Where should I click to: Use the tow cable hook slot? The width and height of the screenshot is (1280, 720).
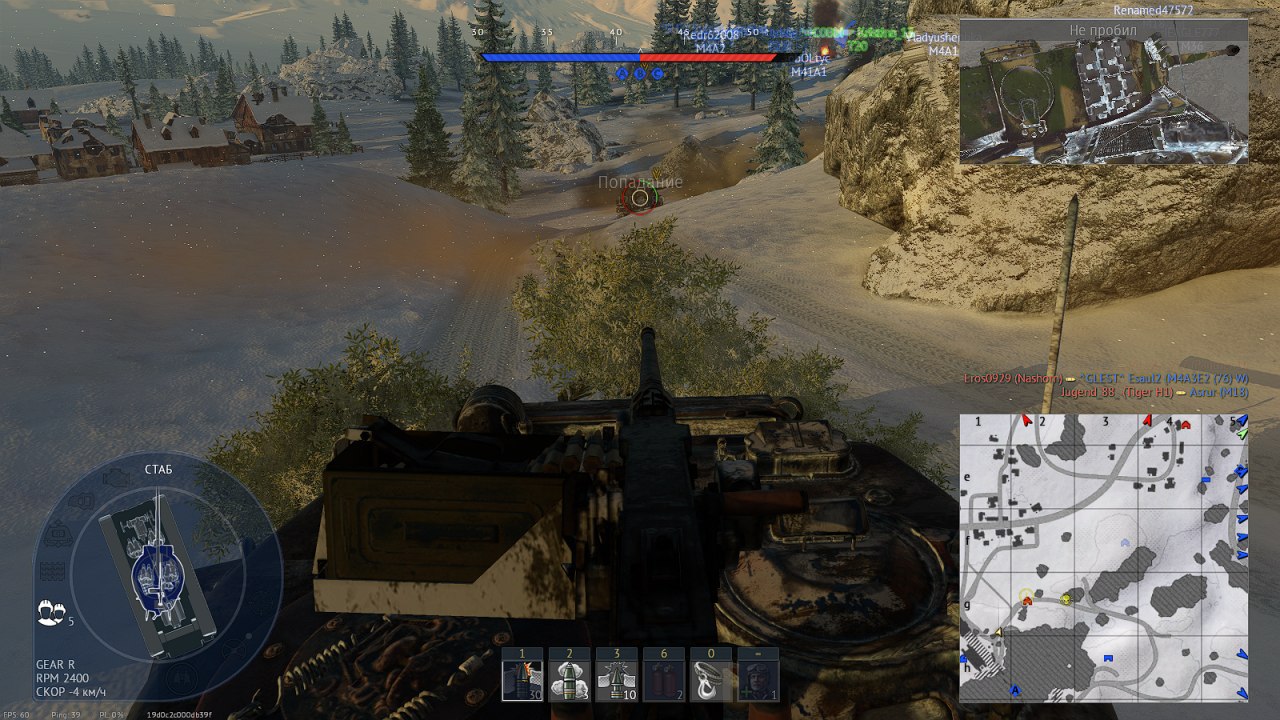[x=710, y=680]
